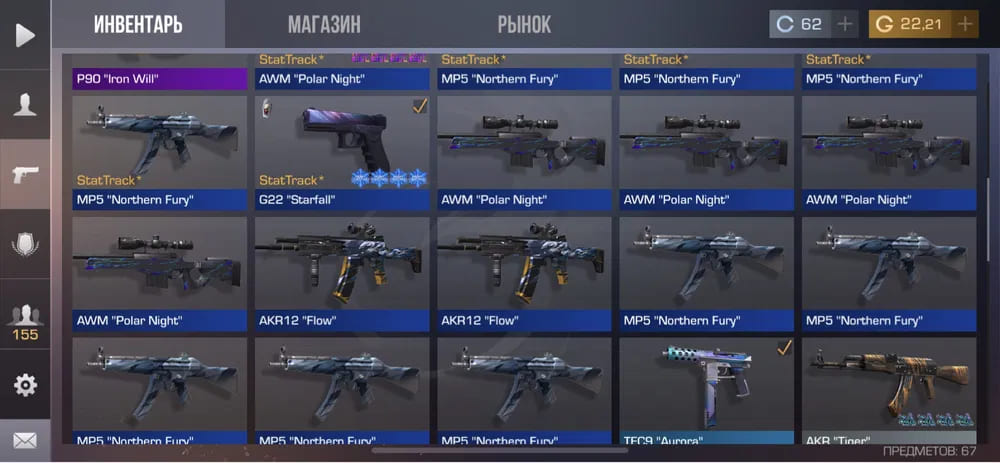Image resolution: width=1000 pixels, height=463 pixels.
Task: Show the friends list with 155
Action: coord(25,322)
